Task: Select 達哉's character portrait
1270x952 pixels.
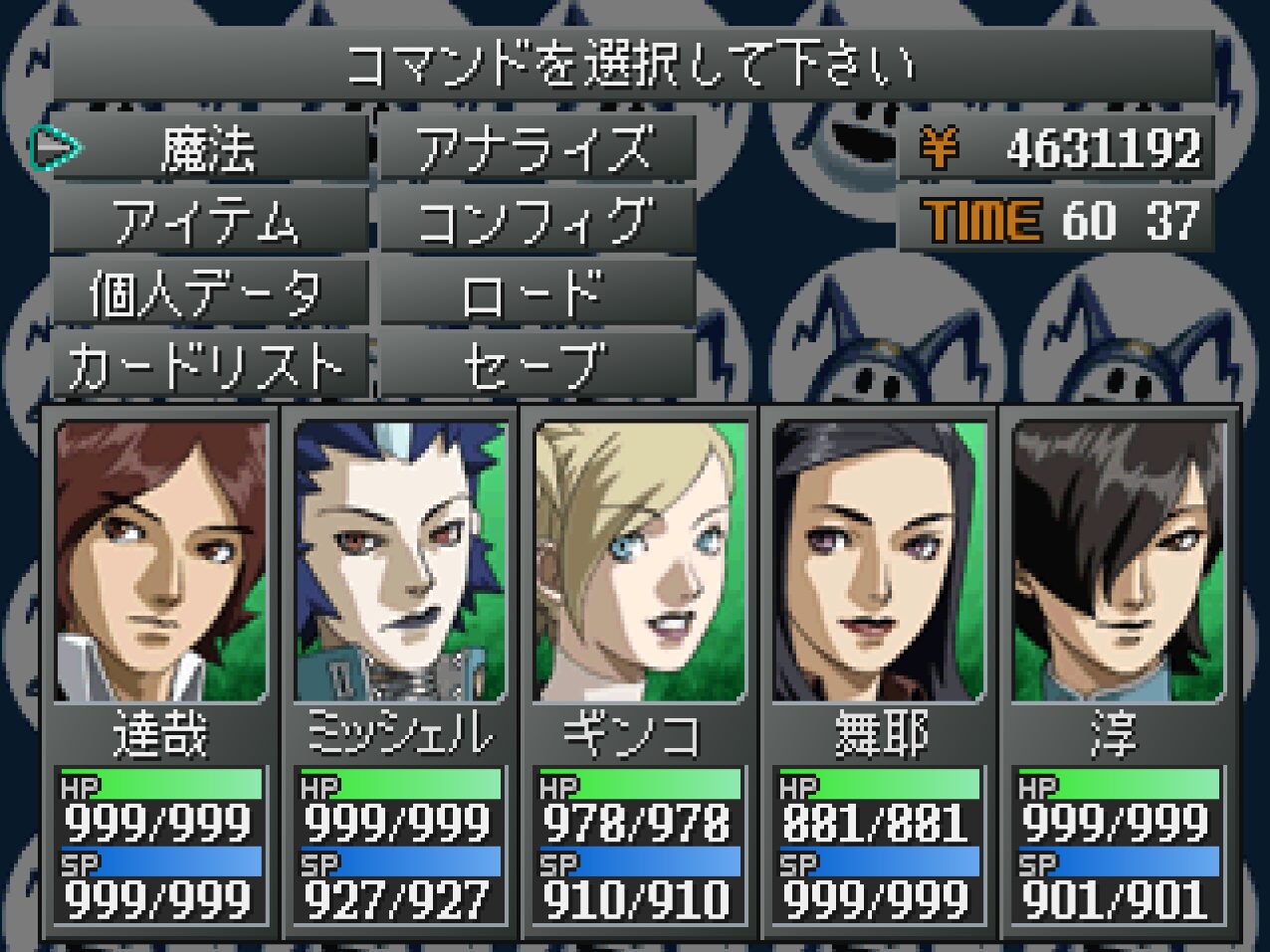Action: coord(161,562)
